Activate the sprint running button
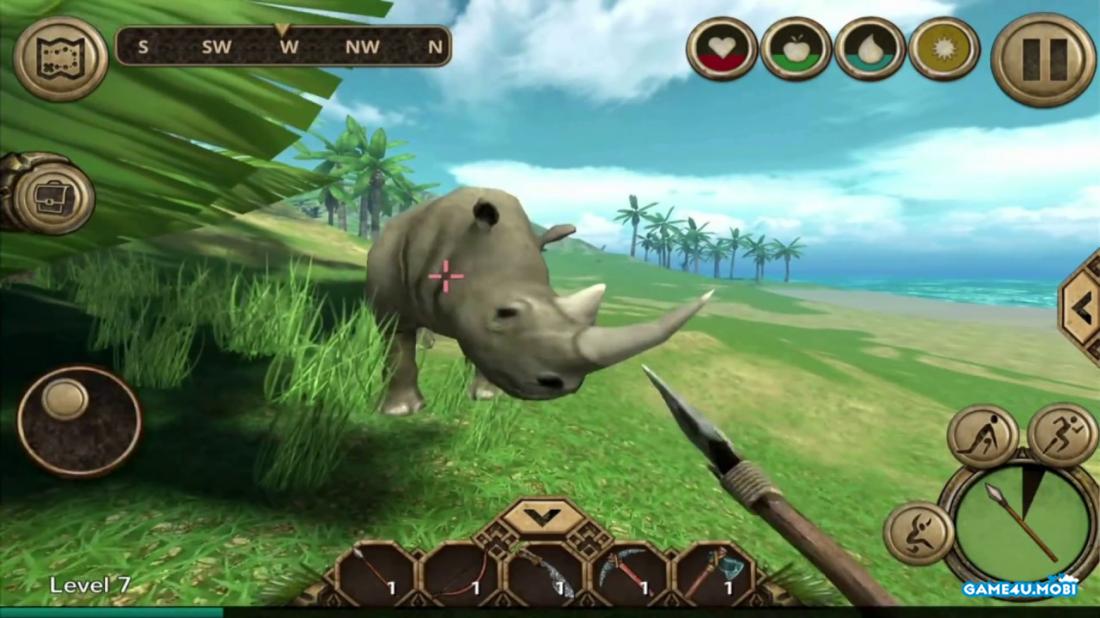Image resolution: width=1100 pixels, height=618 pixels. click(x=1062, y=435)
